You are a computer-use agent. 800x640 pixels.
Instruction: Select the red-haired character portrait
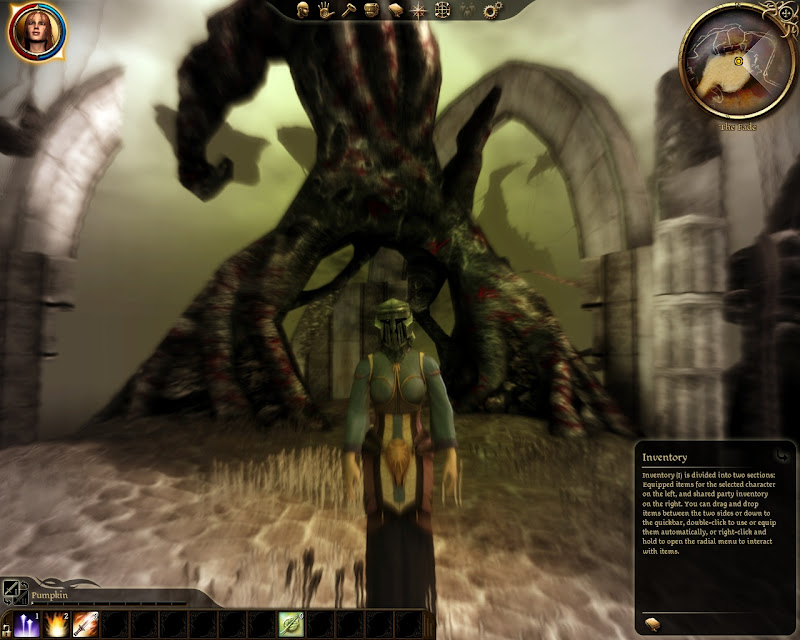click(37, 32)
